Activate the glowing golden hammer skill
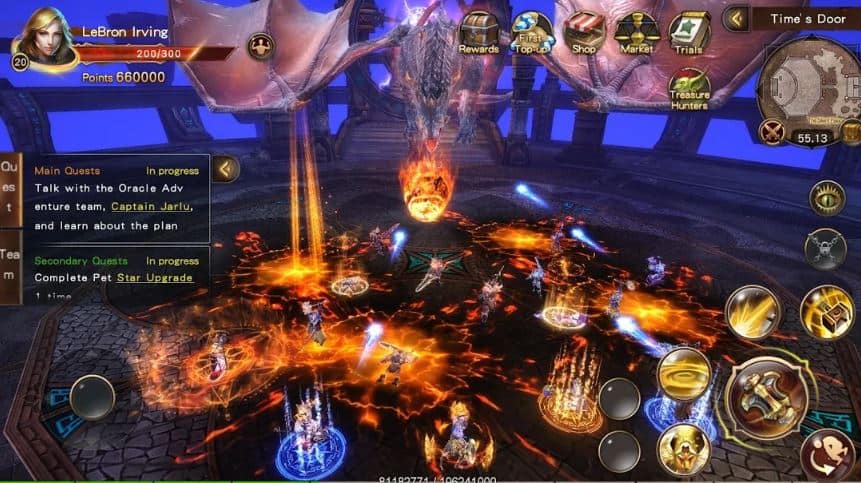 point(826,312)
